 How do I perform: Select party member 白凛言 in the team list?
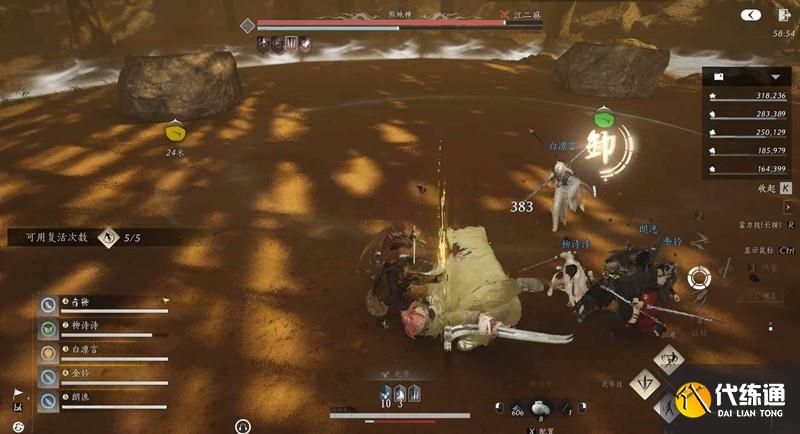click(100, 352)
